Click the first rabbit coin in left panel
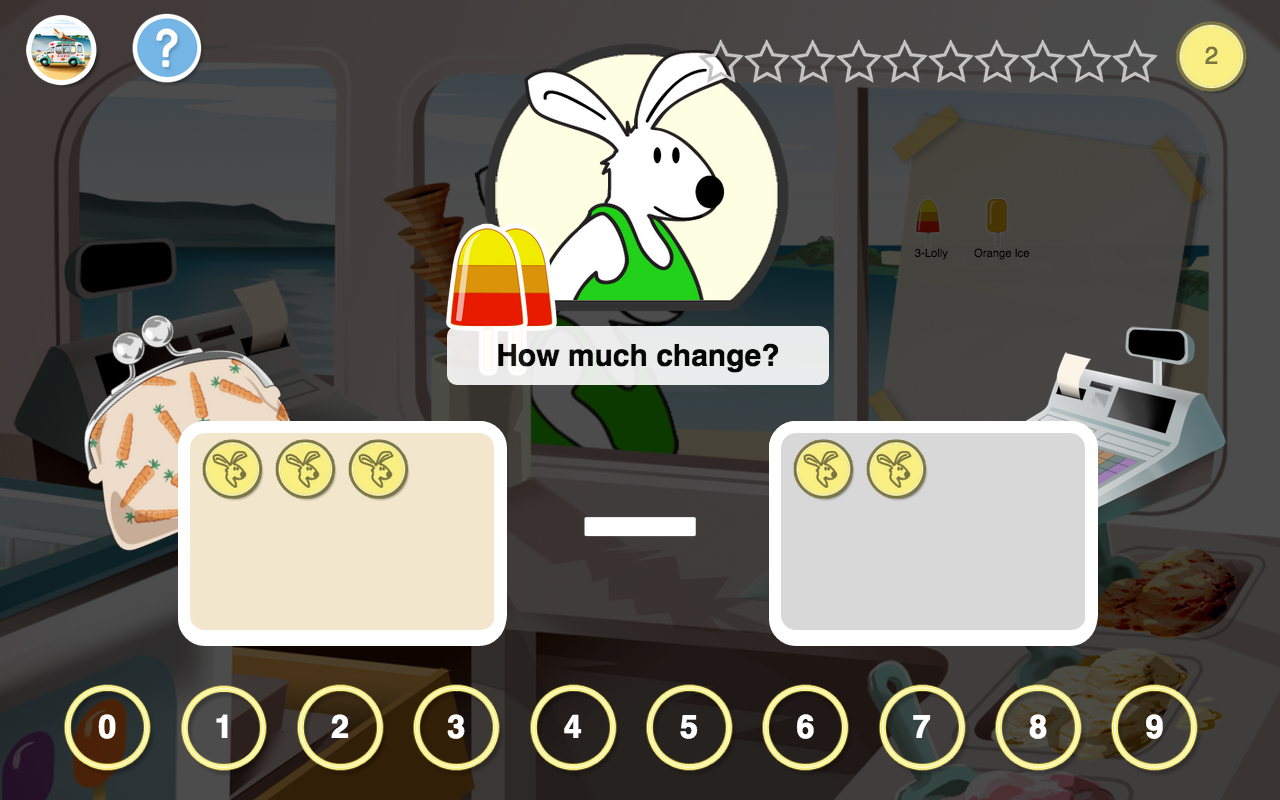This screenshot has height=800, width=1280. click(233, 468)
